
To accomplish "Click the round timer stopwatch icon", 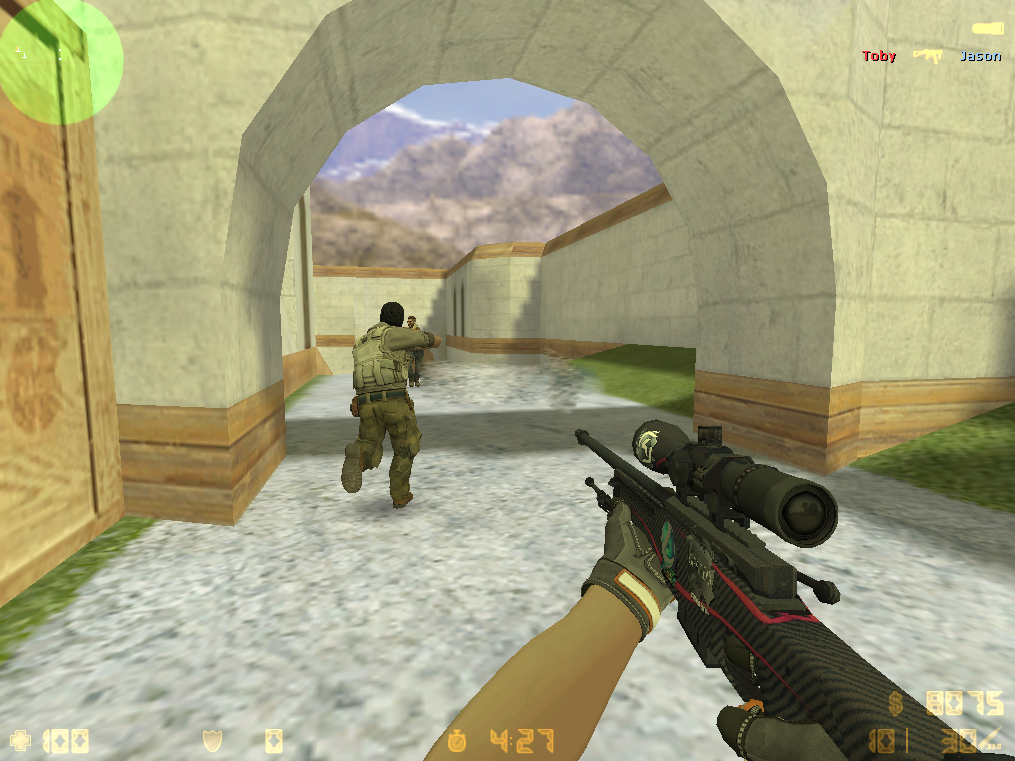I will pos(459,741).
